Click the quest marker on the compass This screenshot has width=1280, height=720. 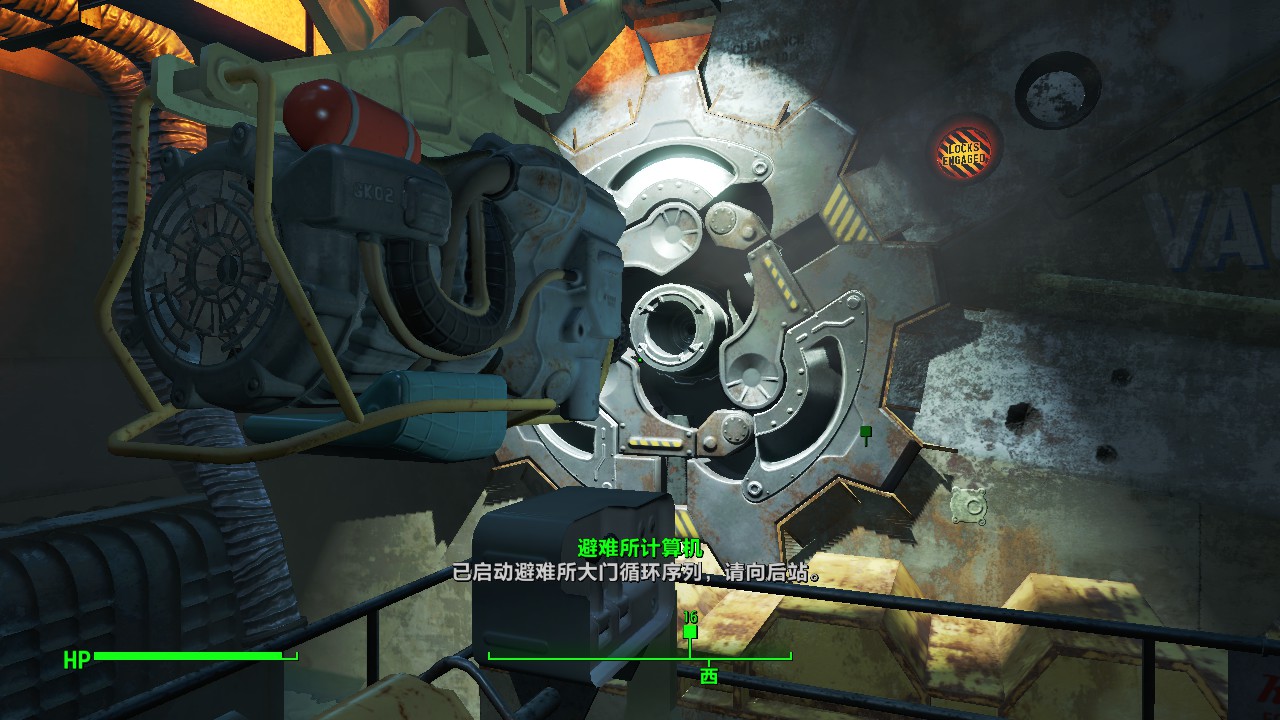pyautogui.click(x=690, y=630)
